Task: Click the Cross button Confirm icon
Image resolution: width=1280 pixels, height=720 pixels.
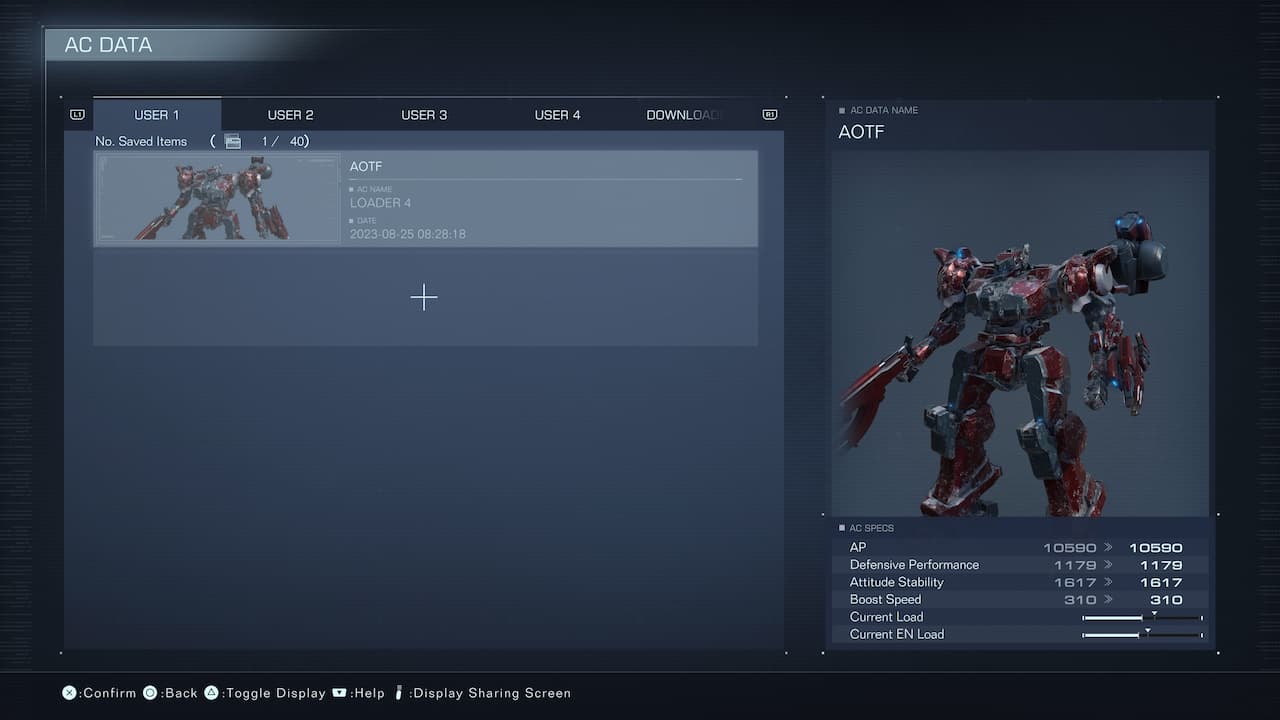Action: (x=68, y=692)
